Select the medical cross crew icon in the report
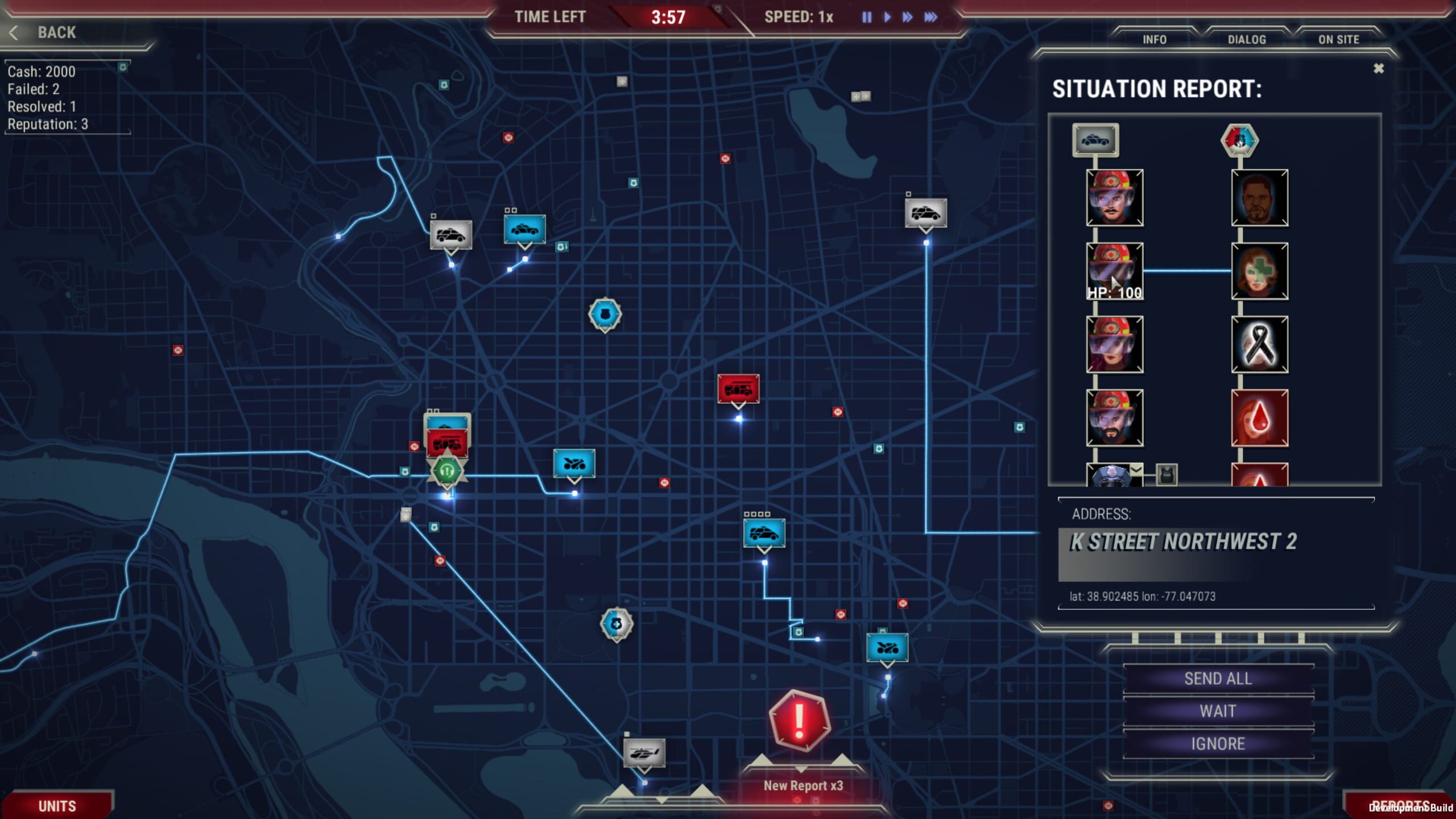The width and height of the screenshot is (1456, 819). click(1259, 270)
